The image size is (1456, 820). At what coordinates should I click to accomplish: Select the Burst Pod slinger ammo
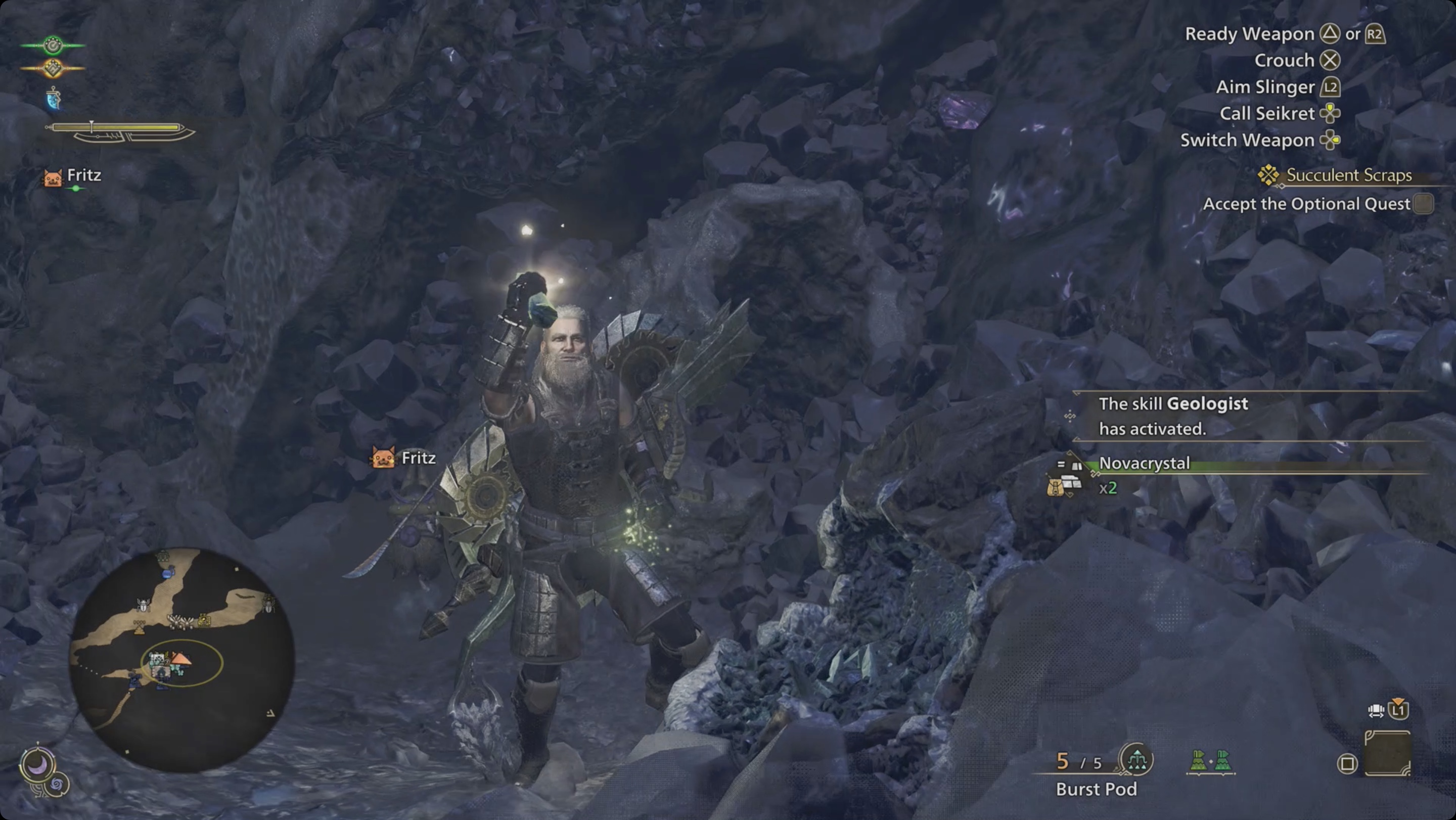(x=1096, y=789)
